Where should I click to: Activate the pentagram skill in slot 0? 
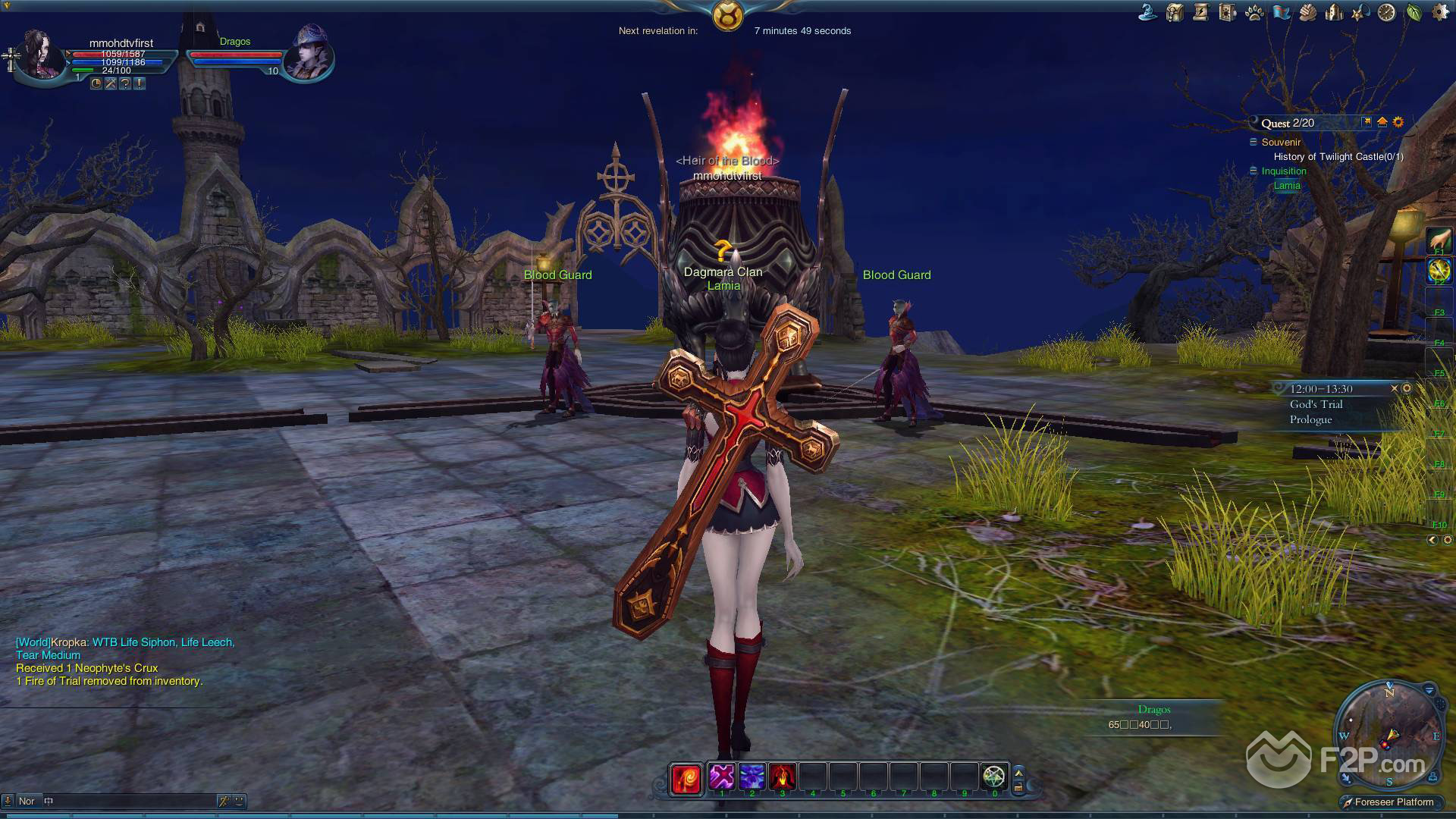[x=993, y=777]
